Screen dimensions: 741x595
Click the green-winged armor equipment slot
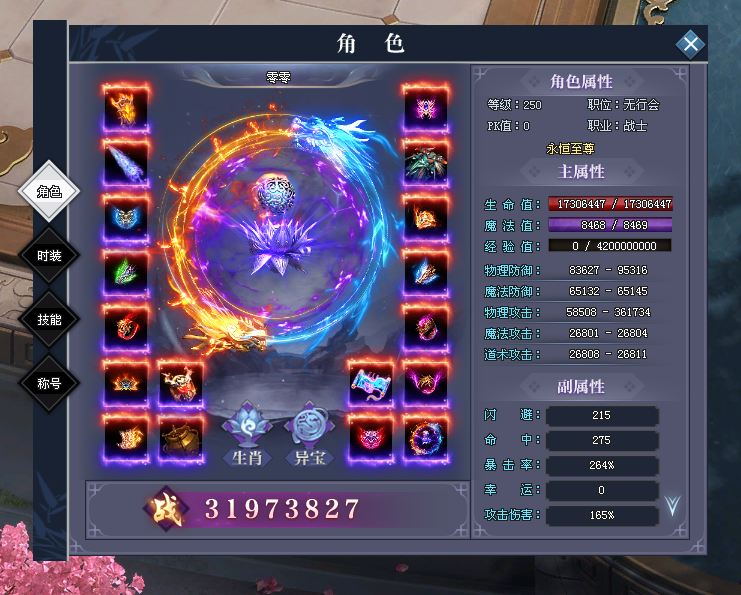126,272
